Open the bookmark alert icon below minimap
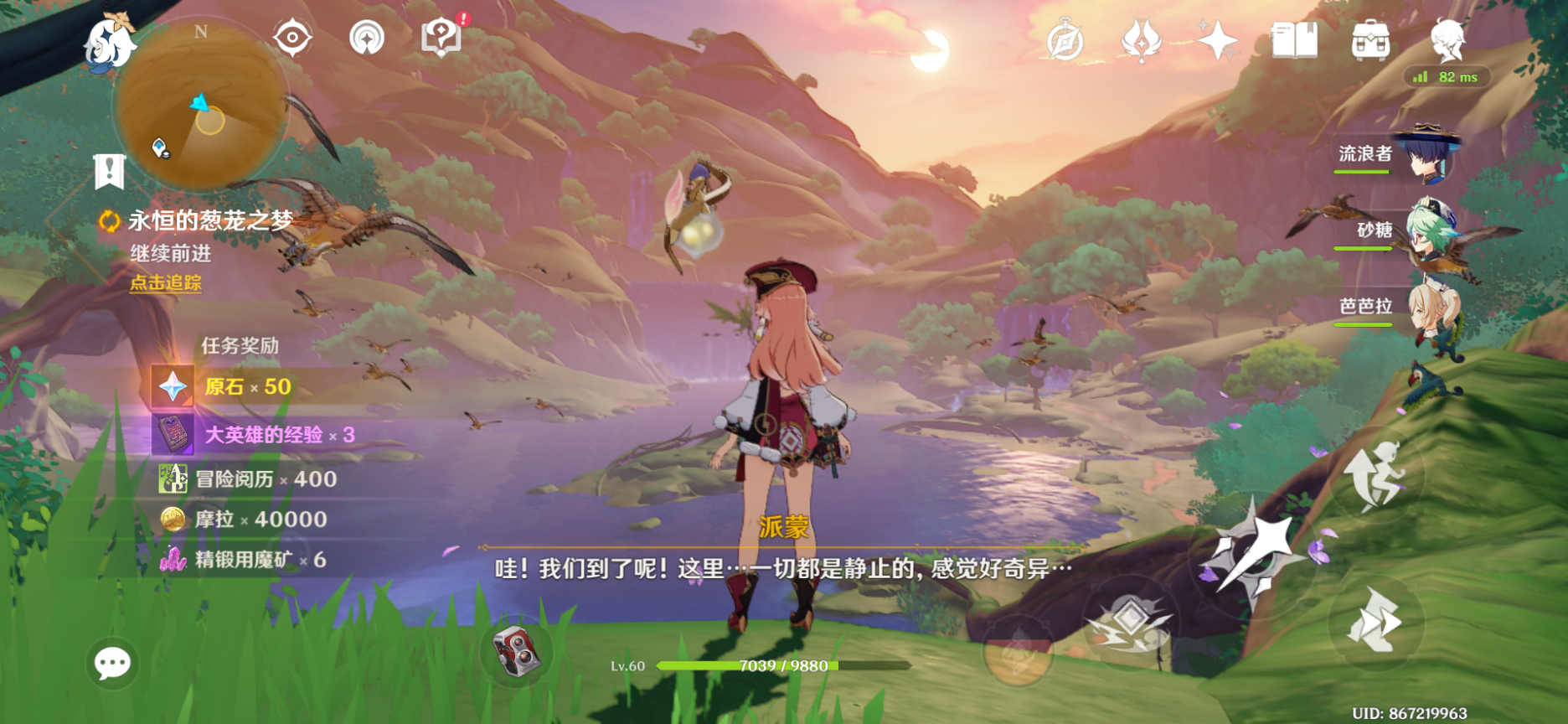This screenshot has width=1568, height=724. 109,172
